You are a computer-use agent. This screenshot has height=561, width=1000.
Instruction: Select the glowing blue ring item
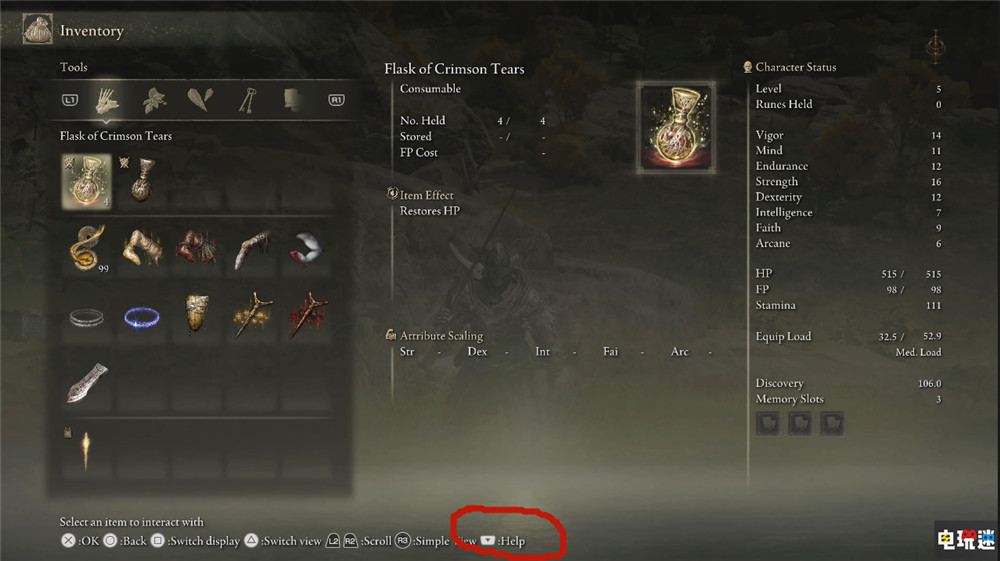pyautogui.click(x=141, y=317)
